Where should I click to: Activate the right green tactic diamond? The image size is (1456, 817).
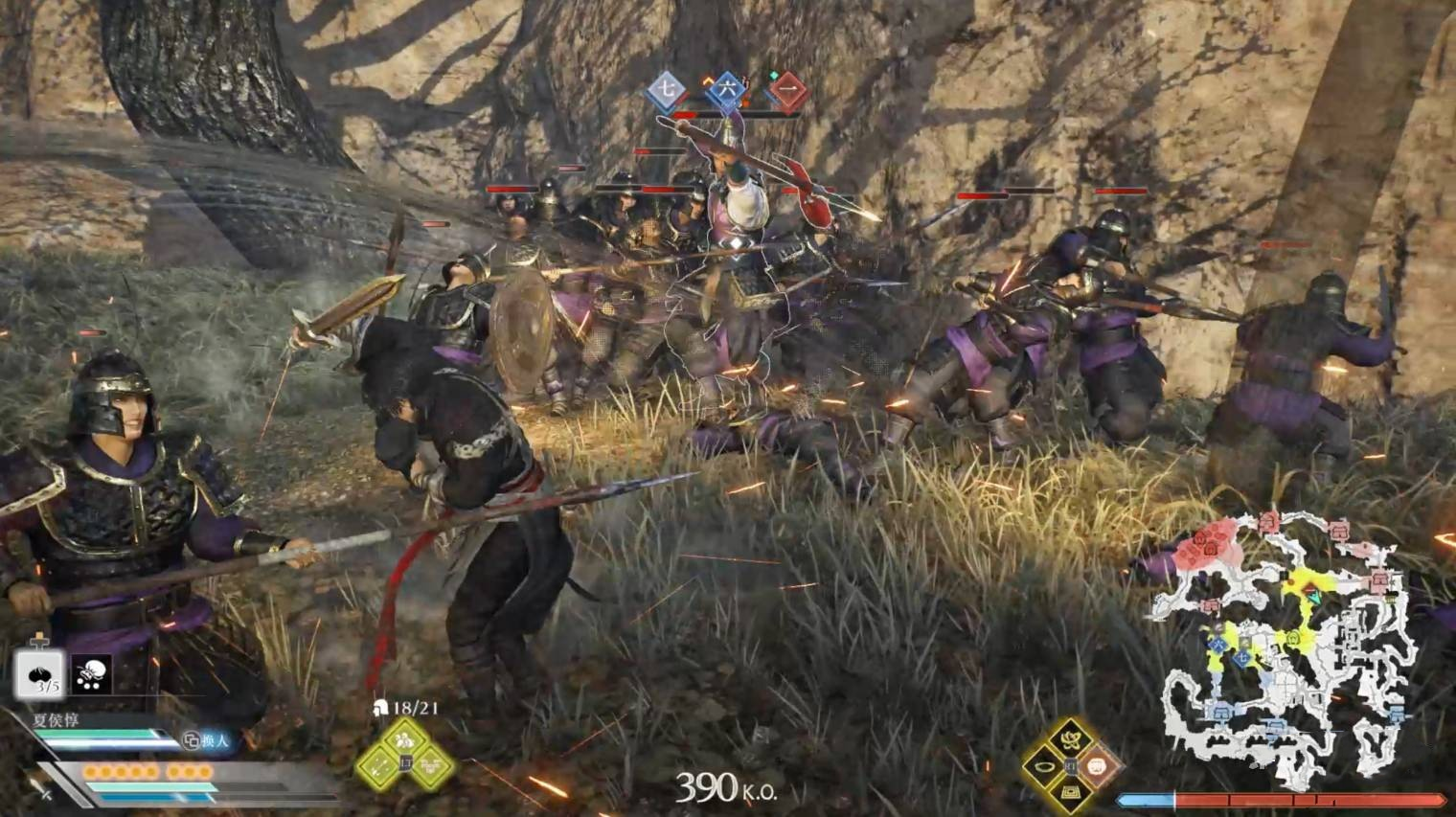coord(432,765)
